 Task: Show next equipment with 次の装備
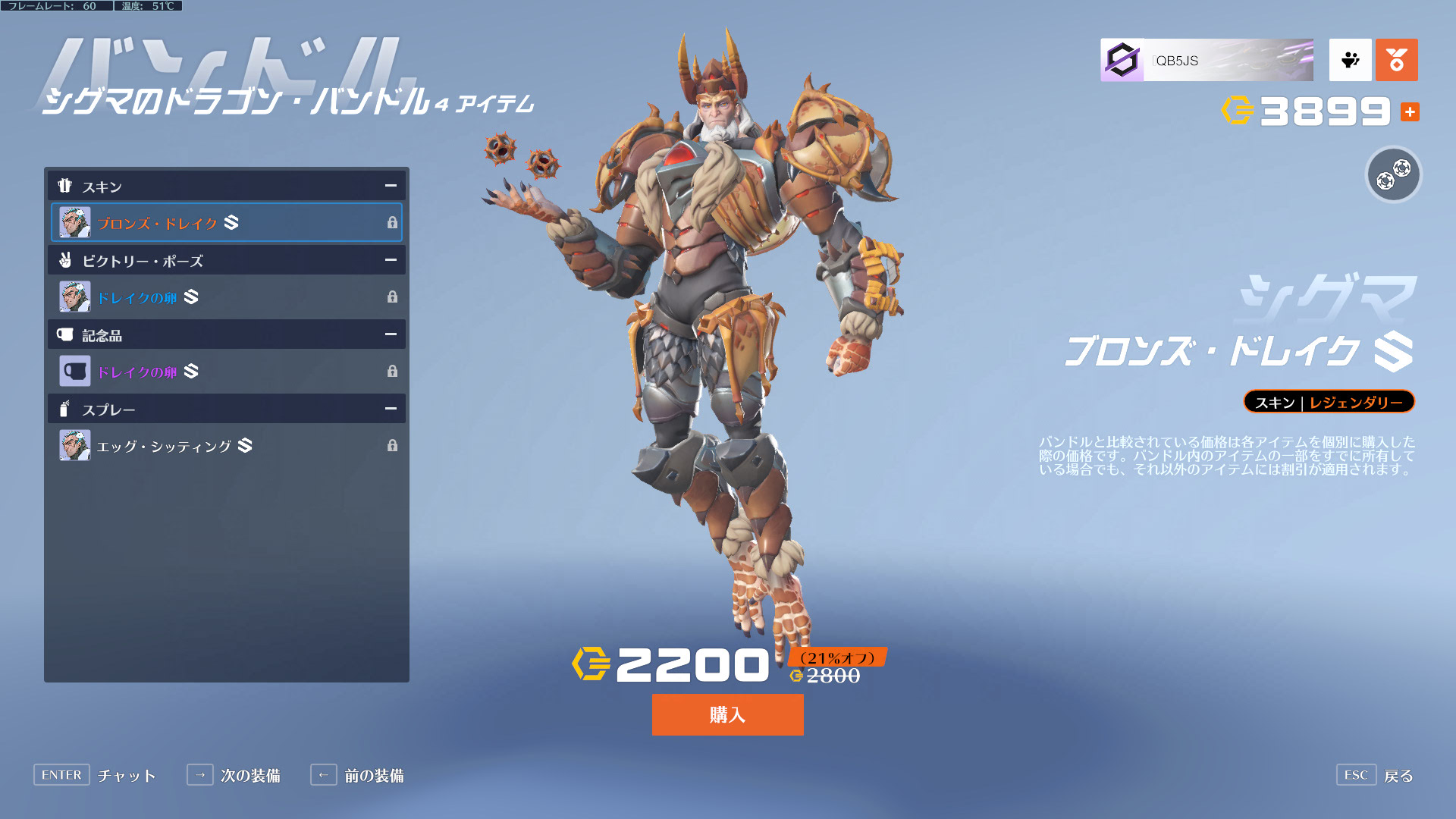tap(249, 776)
